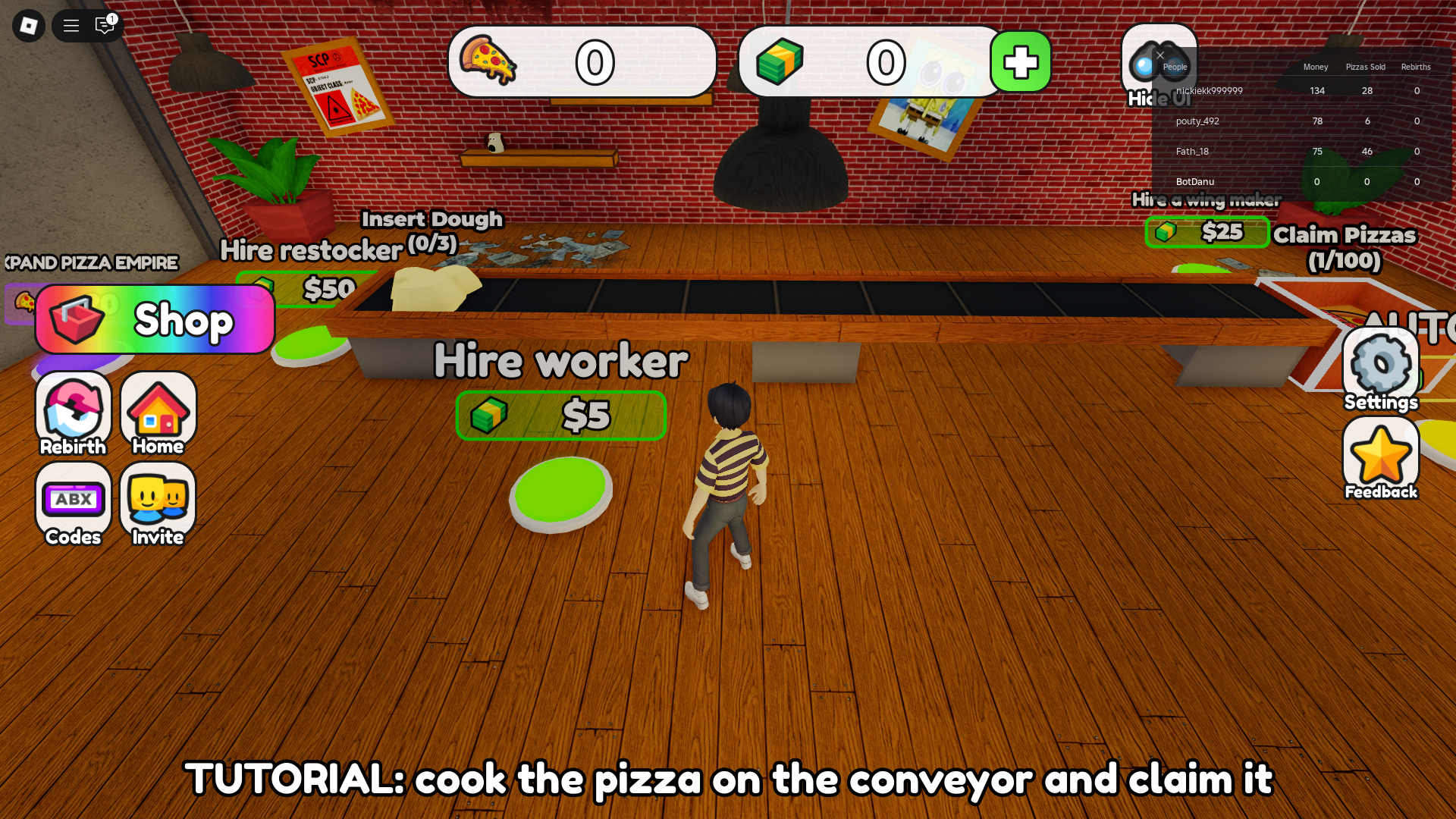Open the rainbow Shop button
Viewport: 1456px width, 819px height.
(155, 319)
